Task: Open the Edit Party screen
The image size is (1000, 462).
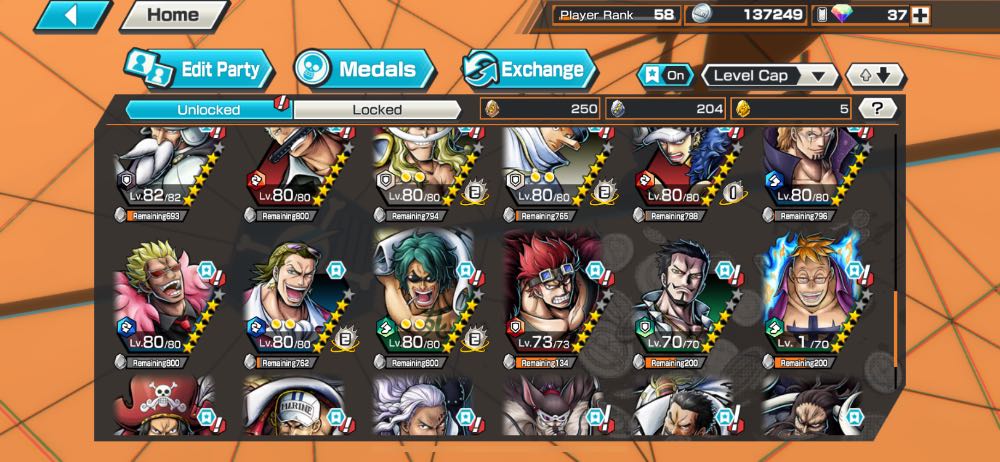Action: coord(198,70)
